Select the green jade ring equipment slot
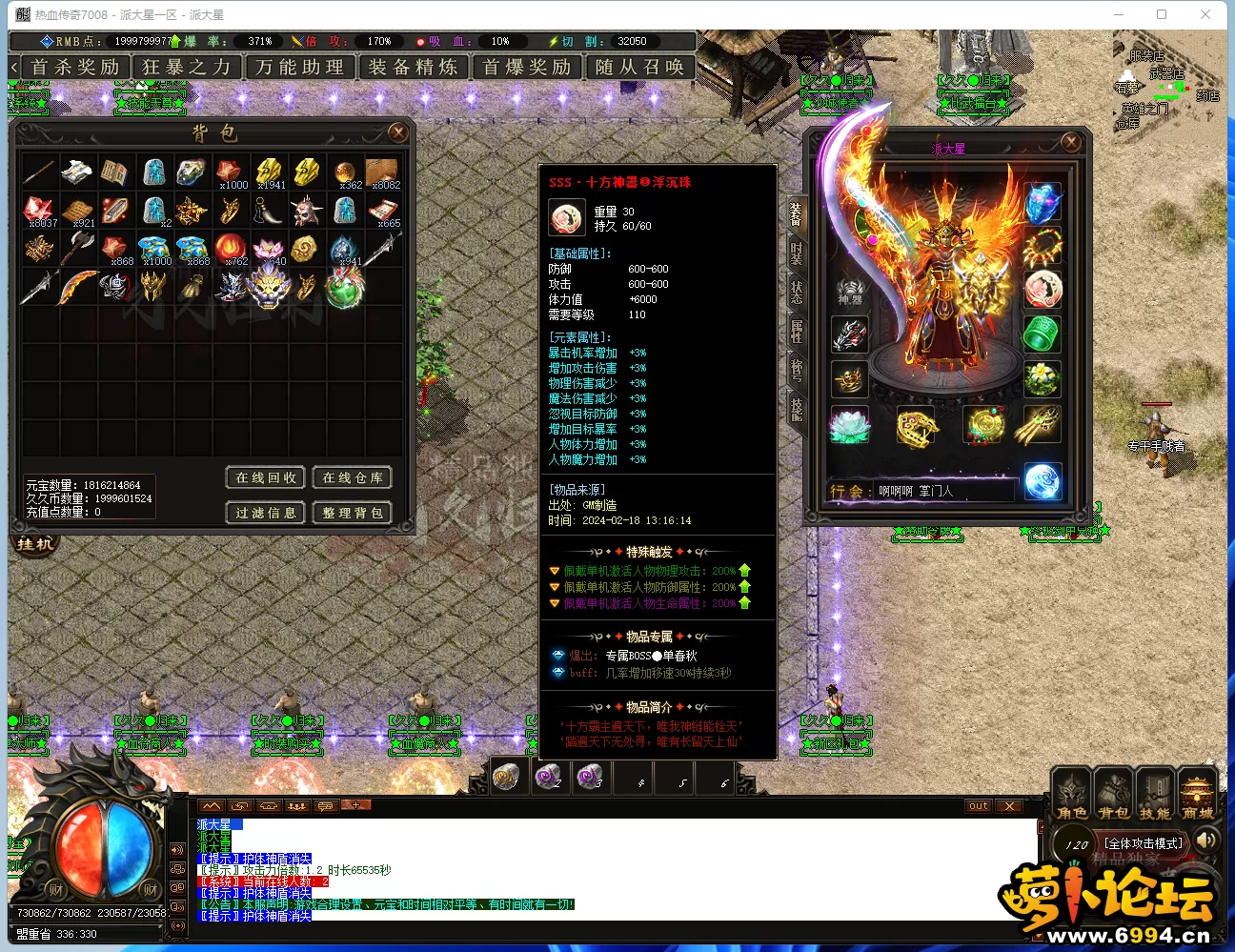The width and height of the screenshot is (1235, 952). 1043,334
